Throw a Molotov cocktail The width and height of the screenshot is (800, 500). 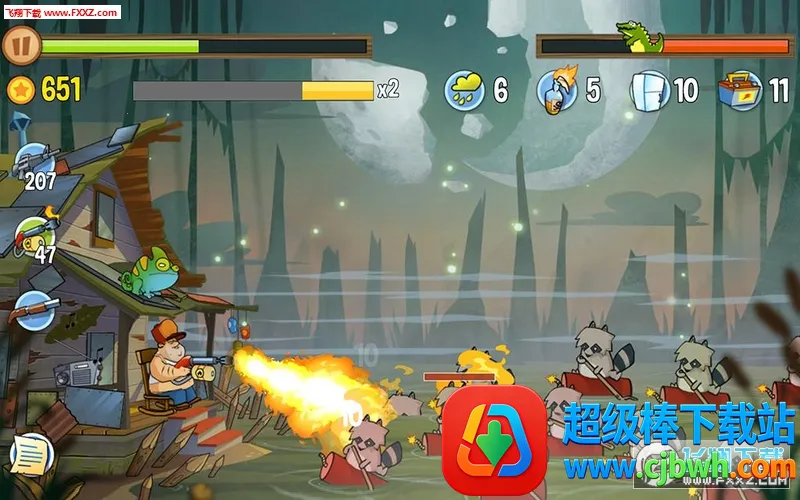coord(558,90)
